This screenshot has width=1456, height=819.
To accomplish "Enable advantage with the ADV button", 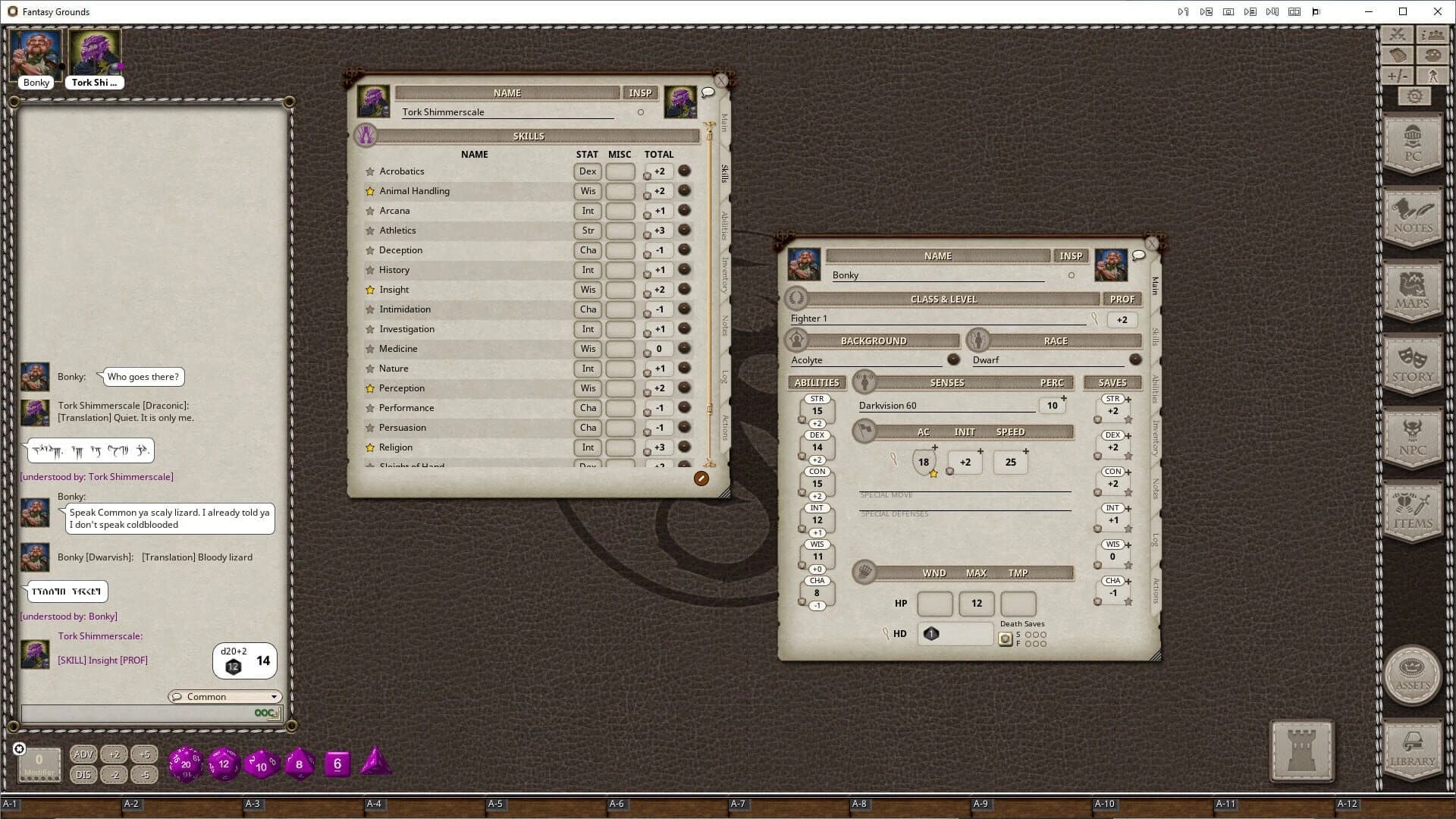I will [83, 754].
